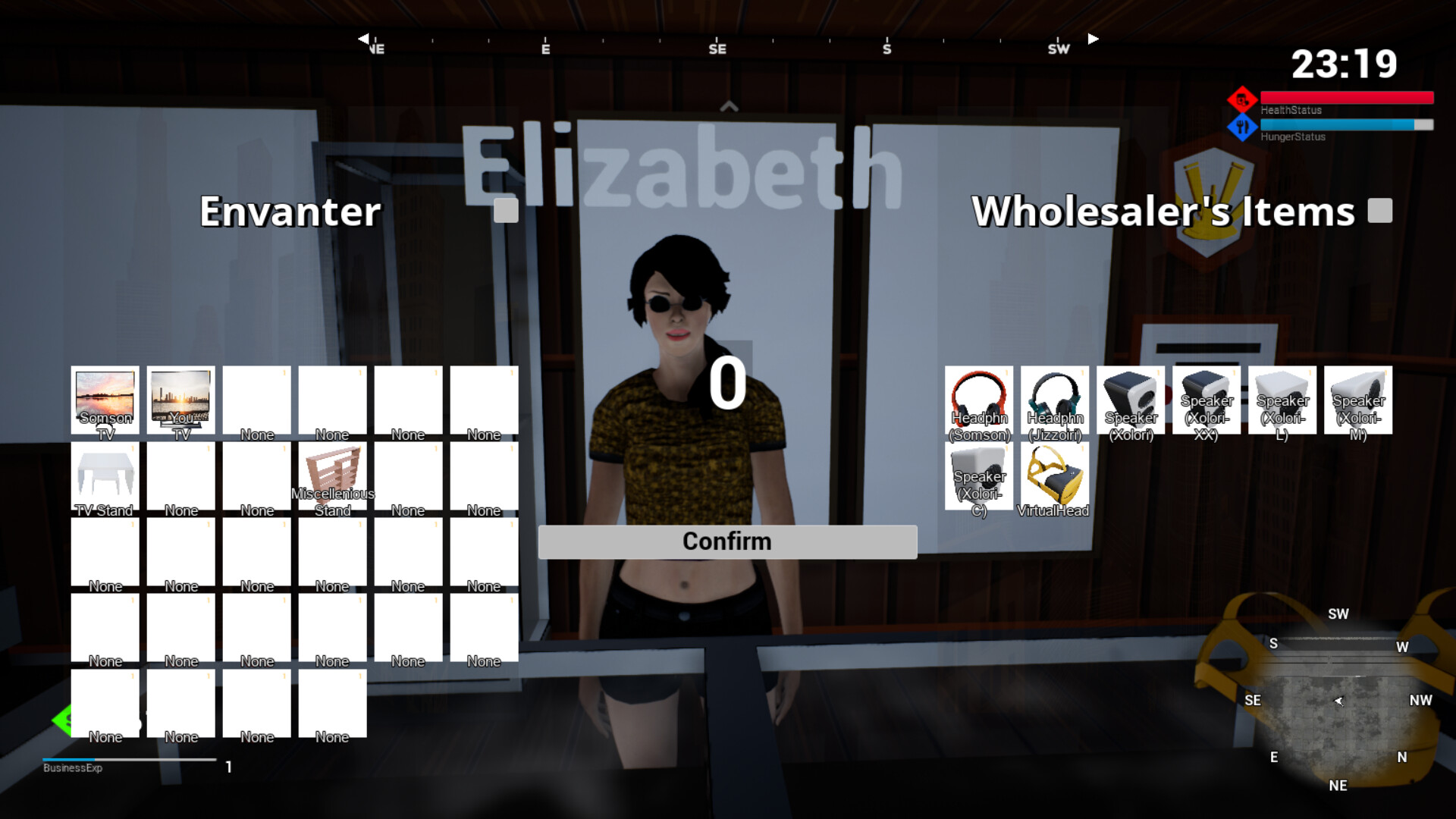Image resolution: width=1456 pixels, height=819 pixels.
Task: Click the TV Stand inventory item
Action: [x=105, y=476]
